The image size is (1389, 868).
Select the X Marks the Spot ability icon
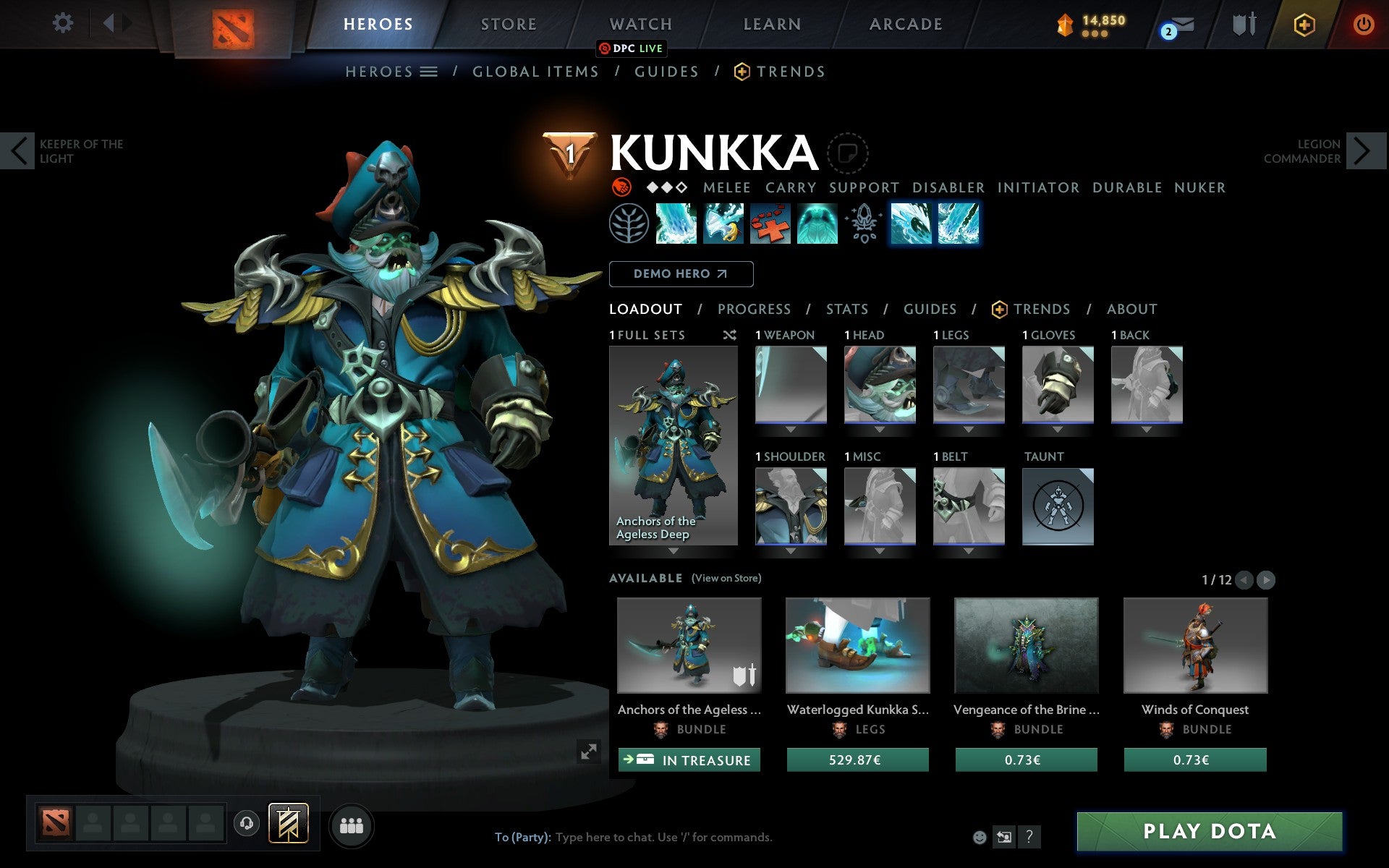[x=770, y=224]
